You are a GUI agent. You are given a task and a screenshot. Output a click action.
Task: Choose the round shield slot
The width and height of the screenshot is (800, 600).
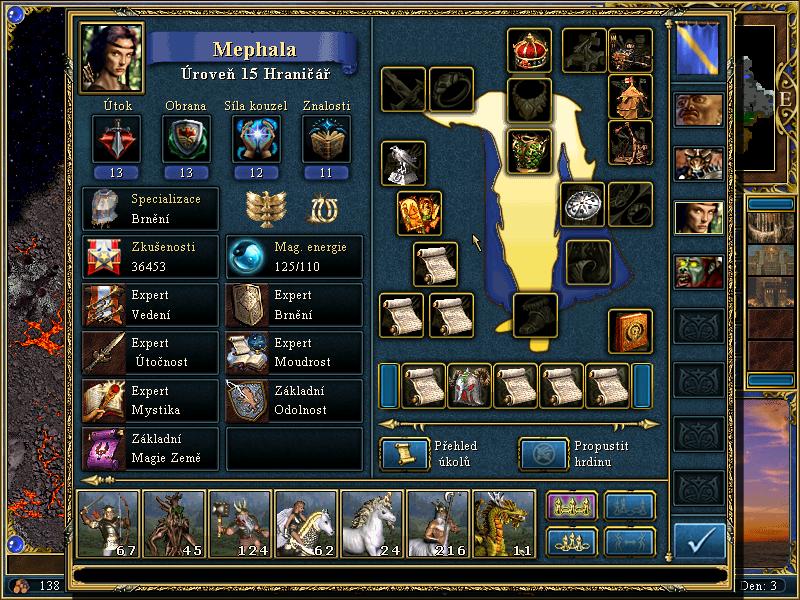pyautogui.click(x=582, y=205)
